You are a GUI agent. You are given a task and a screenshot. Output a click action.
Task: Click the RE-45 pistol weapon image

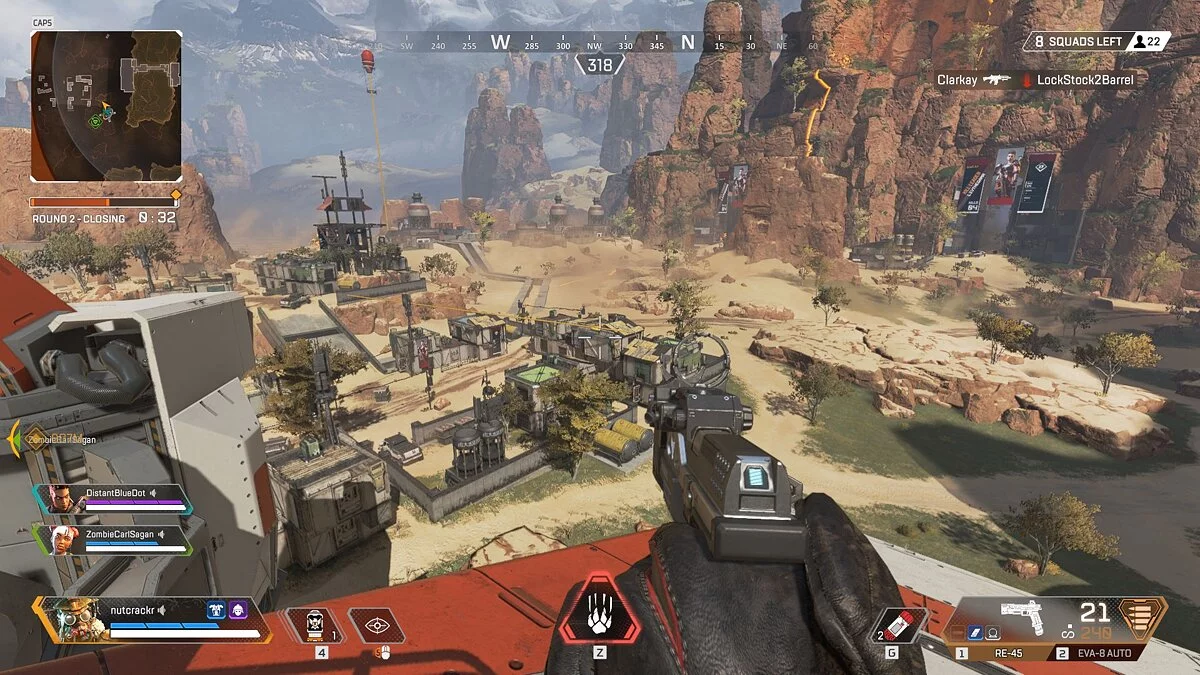click(1030, 618)
